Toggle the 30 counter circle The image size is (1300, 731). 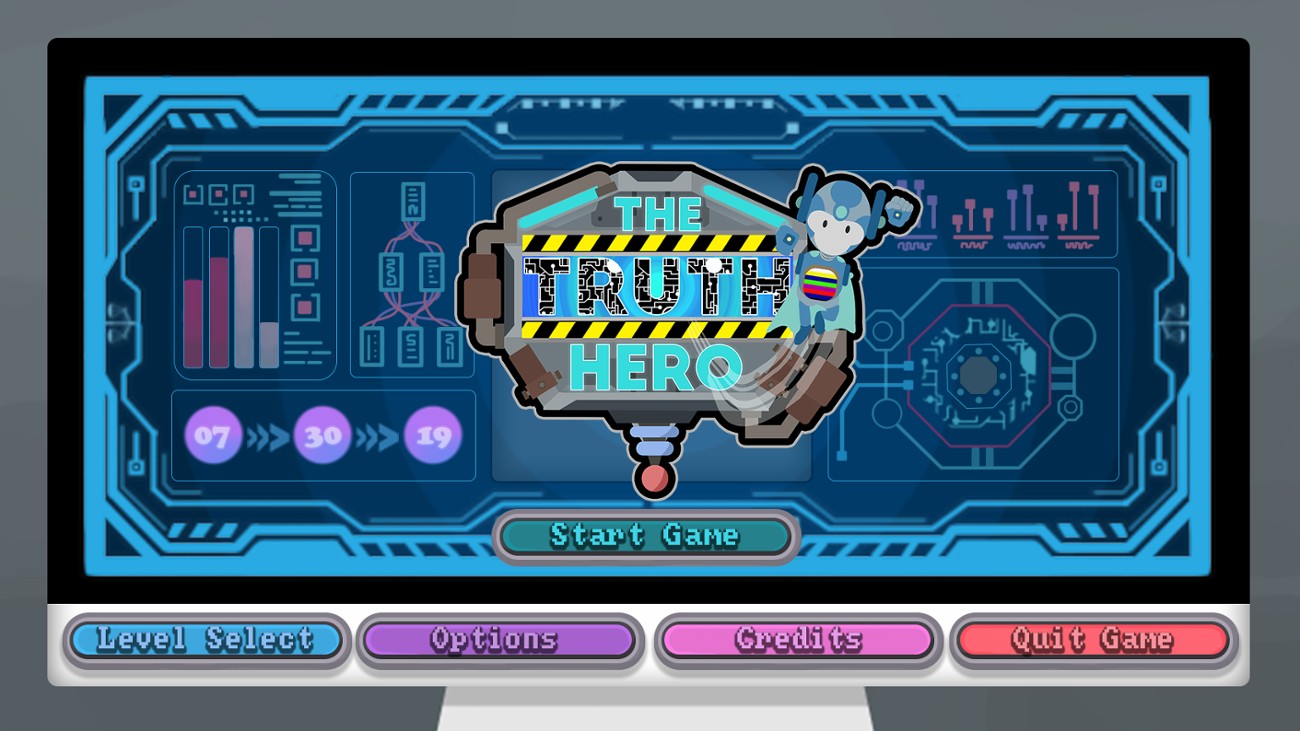(x=322, y=435)
